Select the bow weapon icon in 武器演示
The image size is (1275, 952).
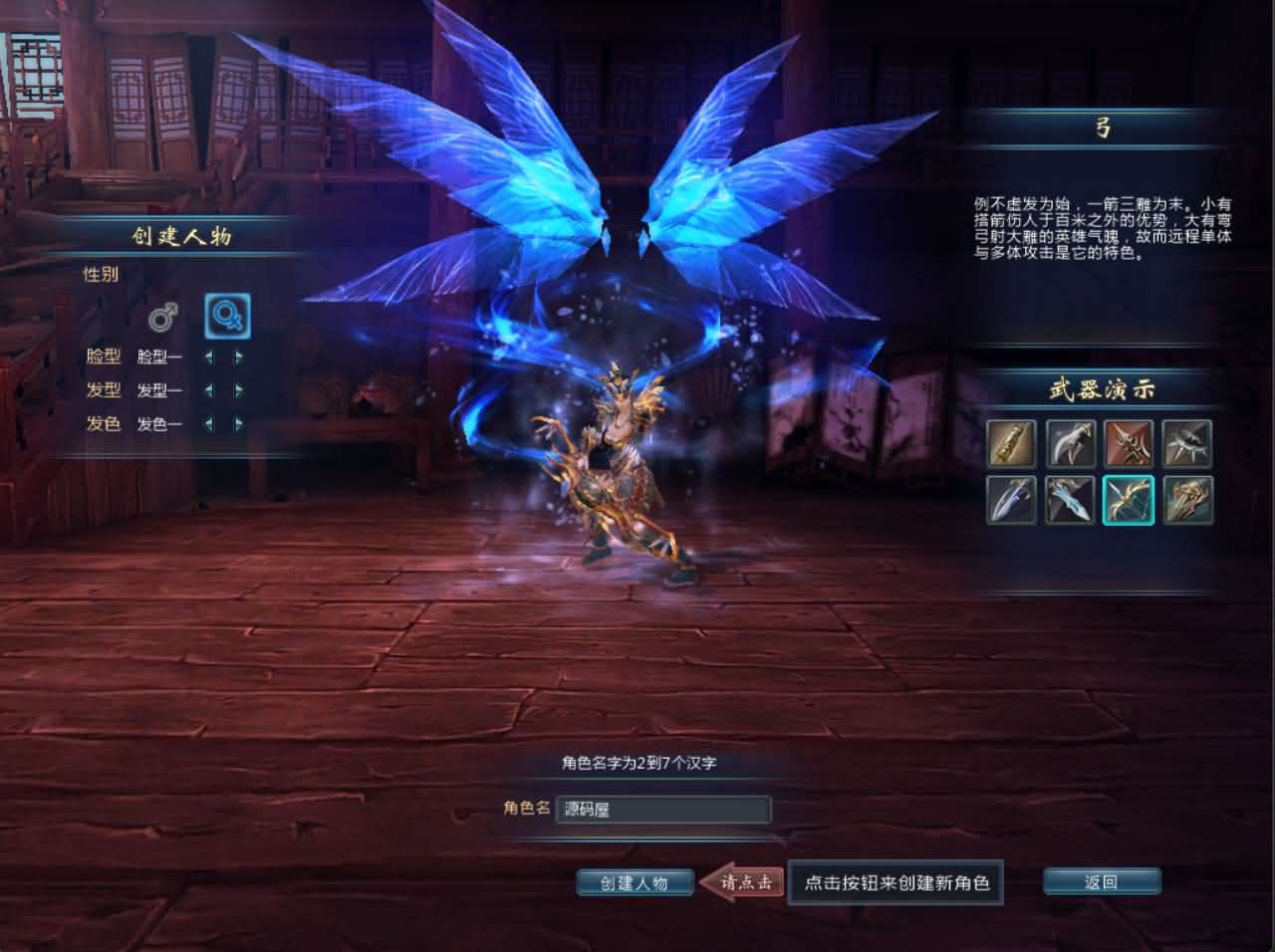1129,501
